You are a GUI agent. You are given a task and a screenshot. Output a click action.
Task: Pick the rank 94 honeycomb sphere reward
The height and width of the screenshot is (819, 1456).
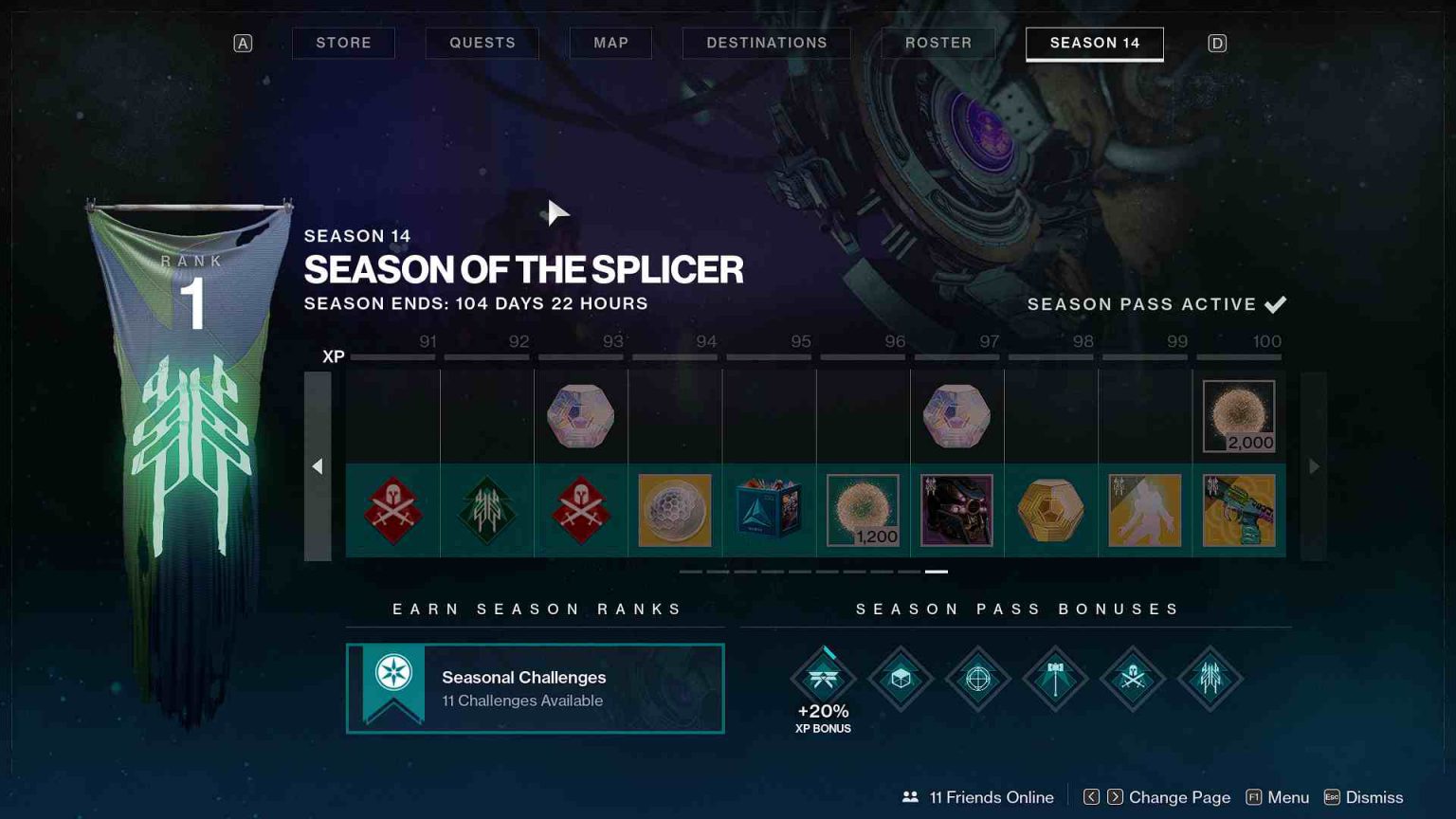coord(674,511)
